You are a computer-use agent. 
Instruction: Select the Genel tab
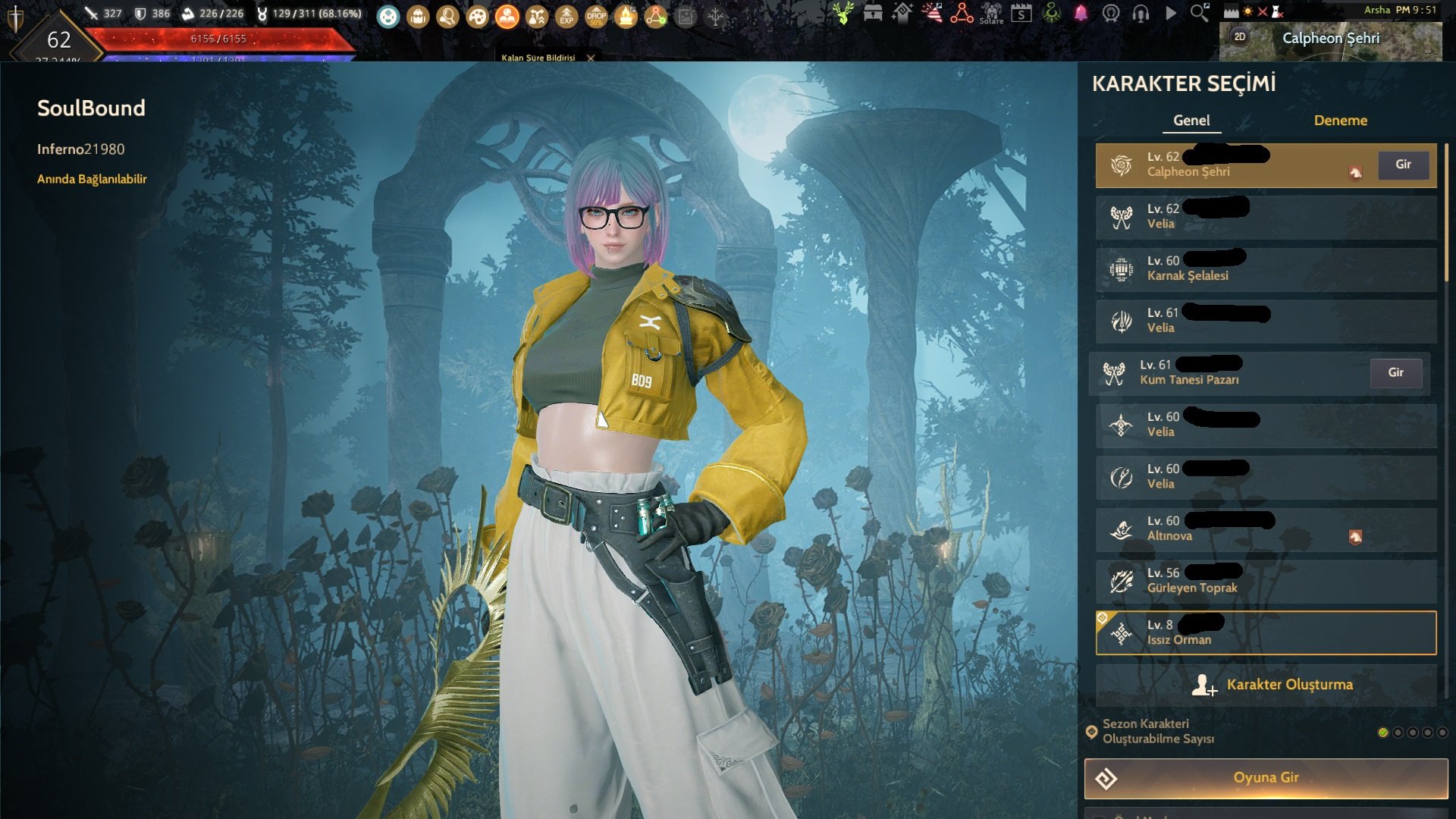coord(1191,121)
